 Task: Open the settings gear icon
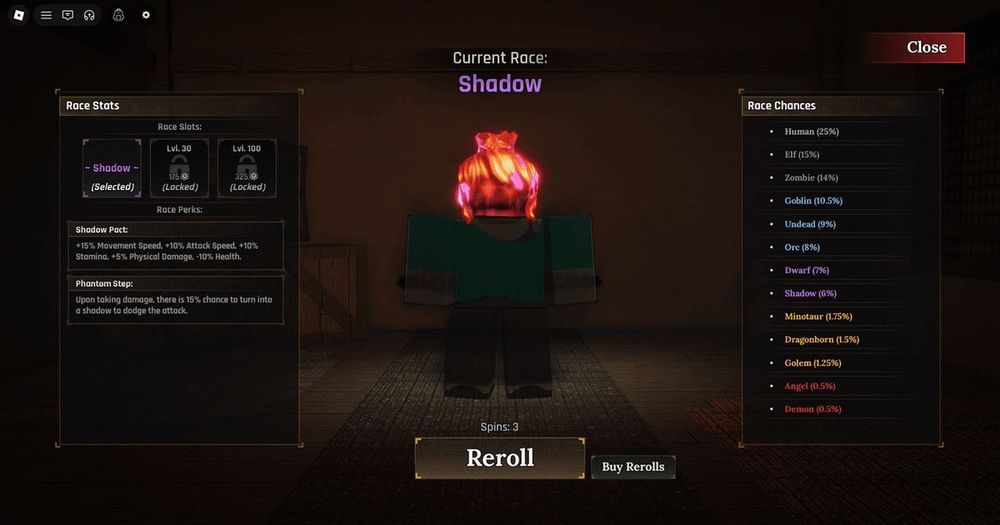pos(146,15)
